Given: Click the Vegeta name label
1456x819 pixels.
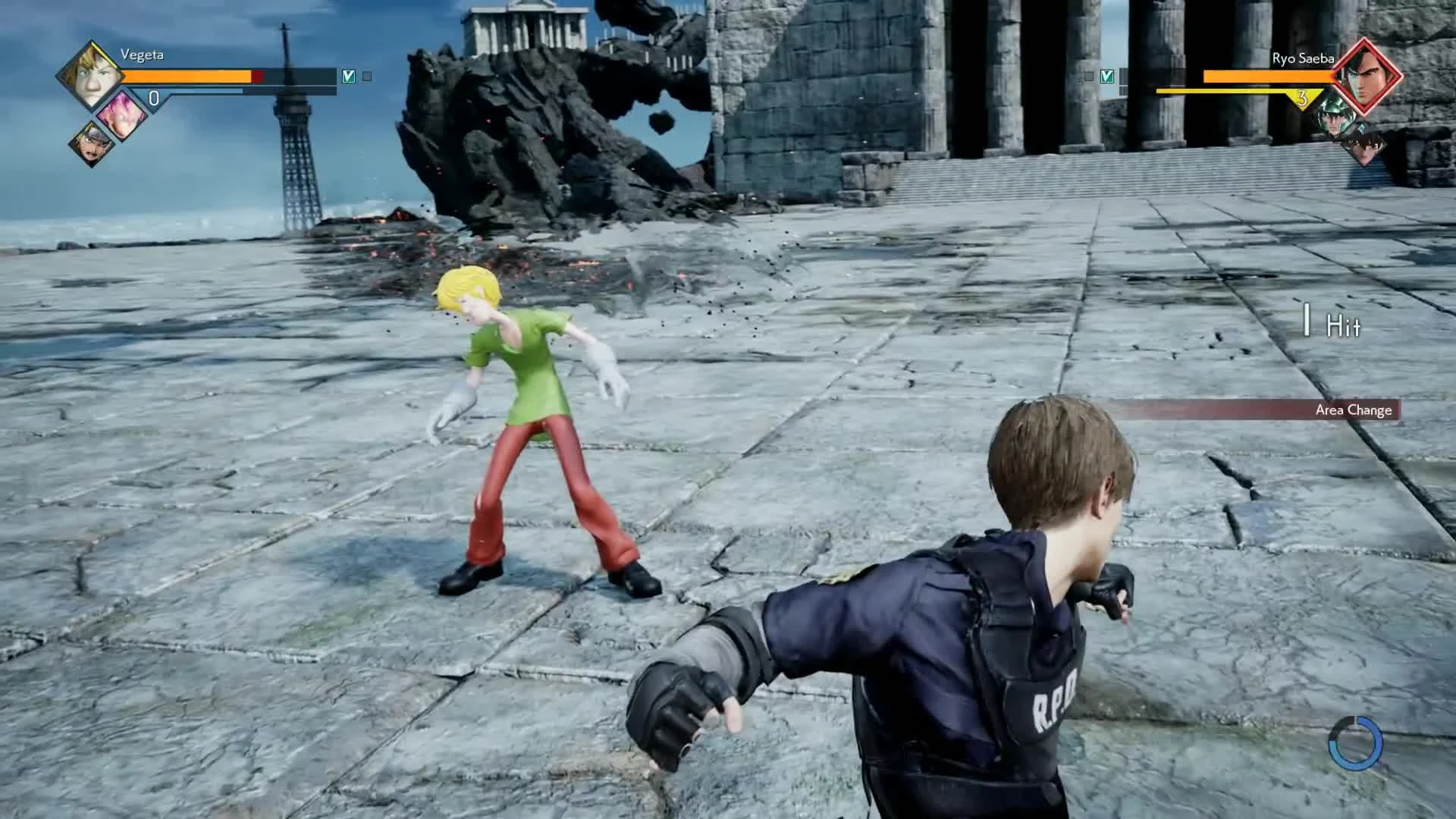Looking at the screenshot, I should click(143, 54).
